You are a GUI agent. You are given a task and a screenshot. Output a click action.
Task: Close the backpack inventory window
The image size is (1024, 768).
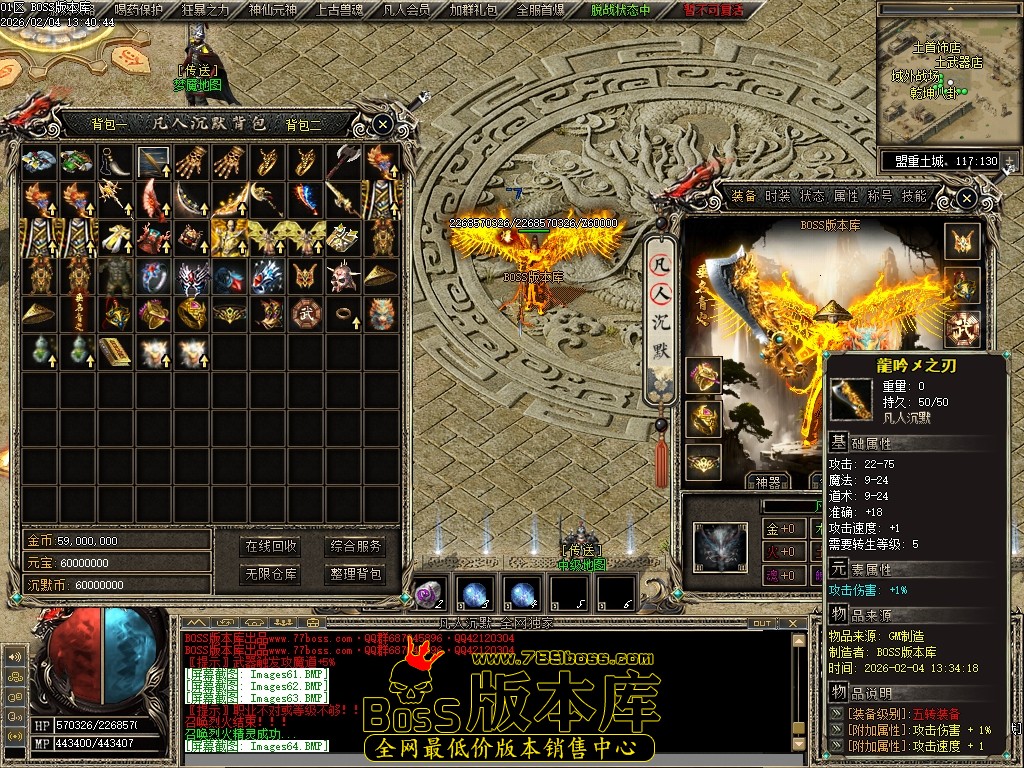pyautogui.click(x=383, y=124)
